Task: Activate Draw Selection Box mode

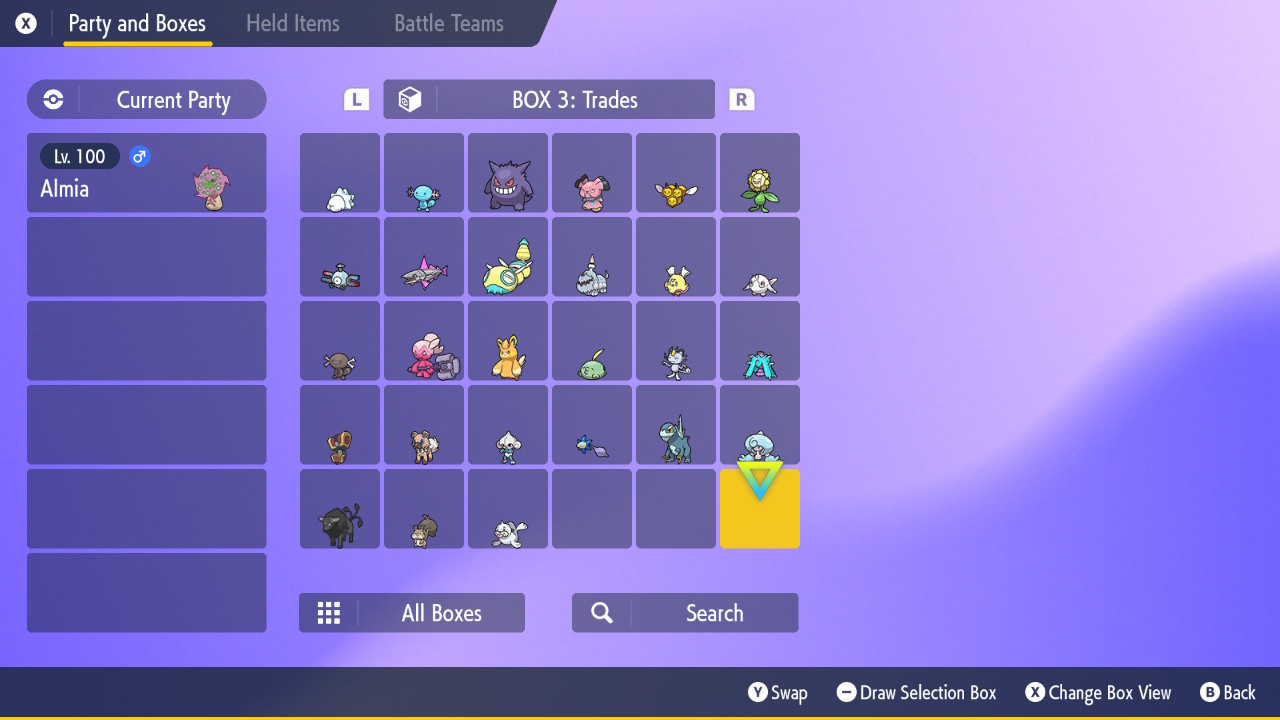Action: click(x=915, y=692)
